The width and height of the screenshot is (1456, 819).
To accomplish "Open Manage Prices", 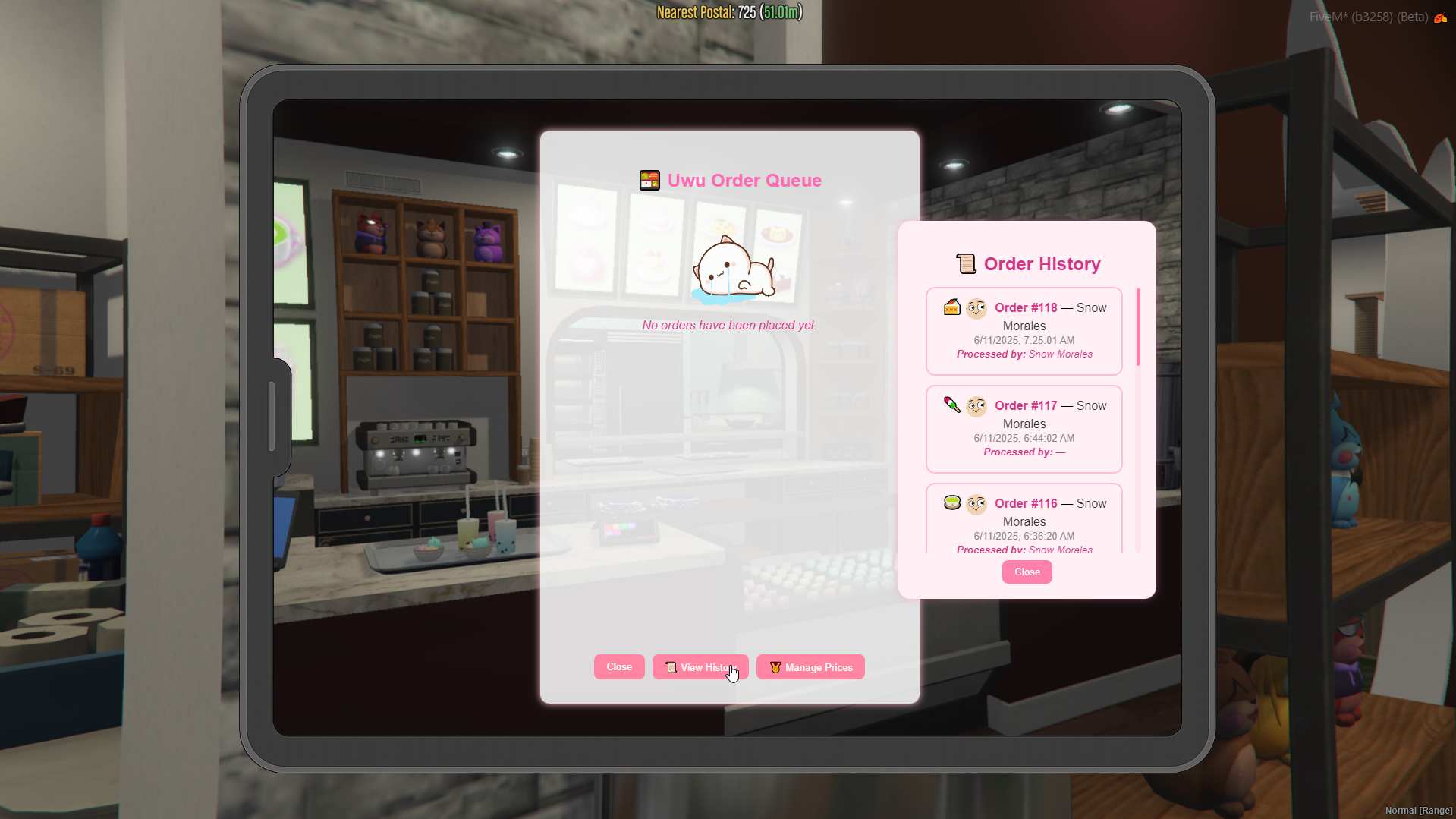I will coord(810,666).
